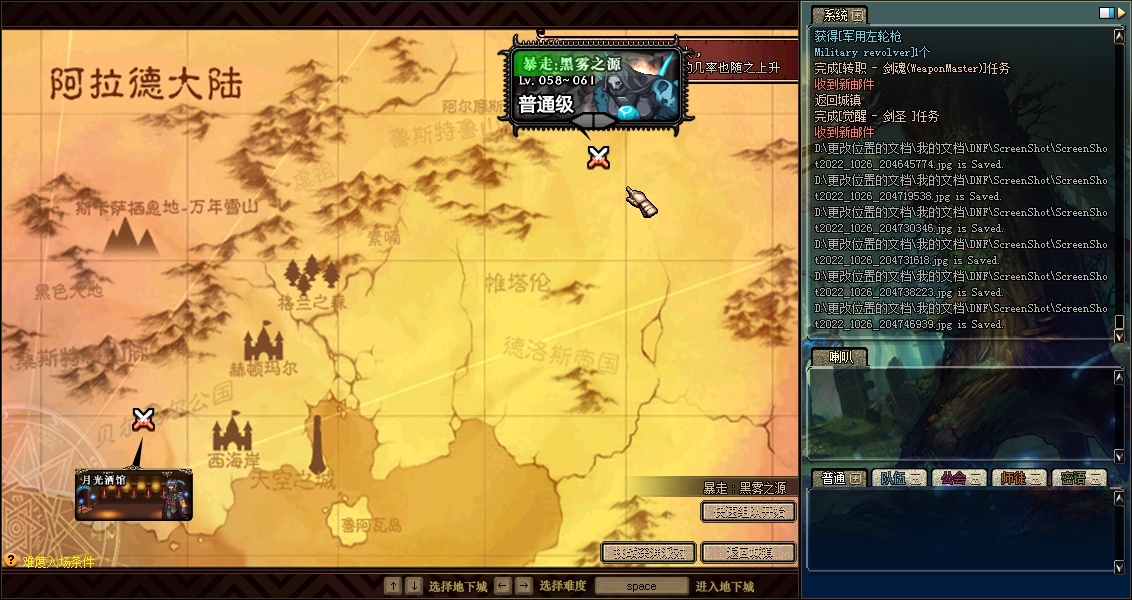Switch to the 队伍 party chat tab
Viewport: 1132px width, 600px height.
pos(899,478)
